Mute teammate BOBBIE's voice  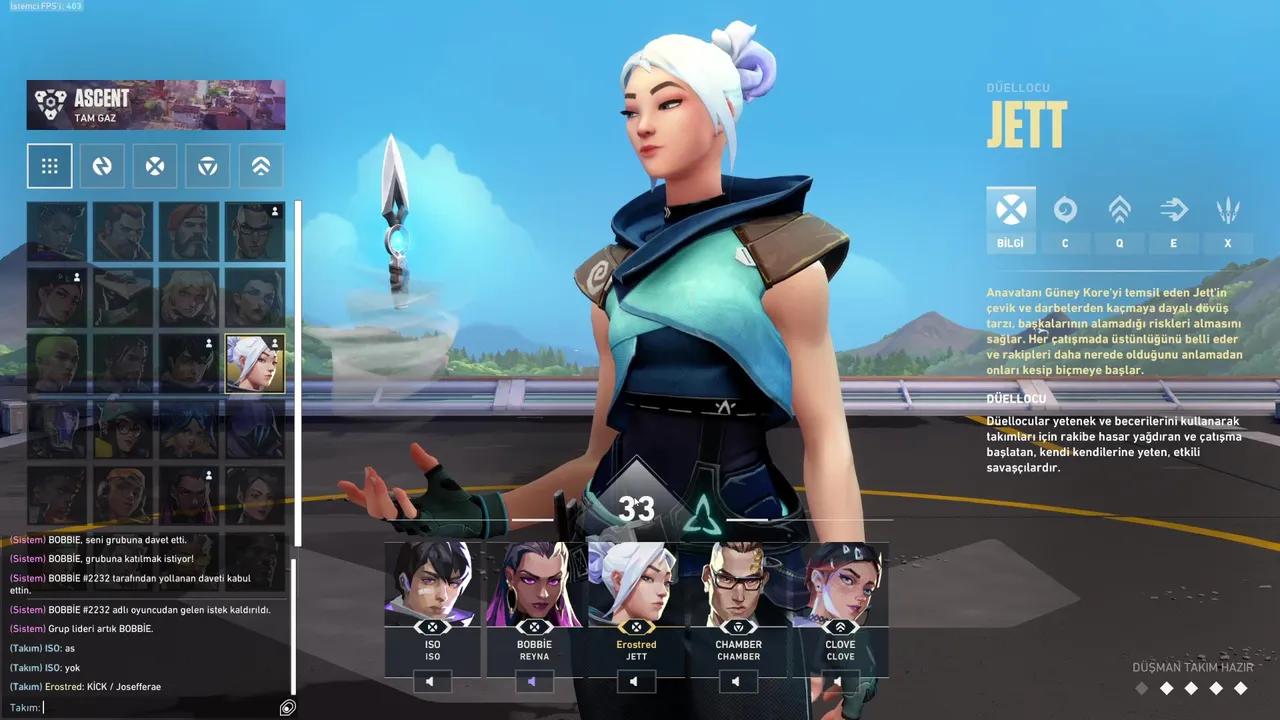(534, 681)
